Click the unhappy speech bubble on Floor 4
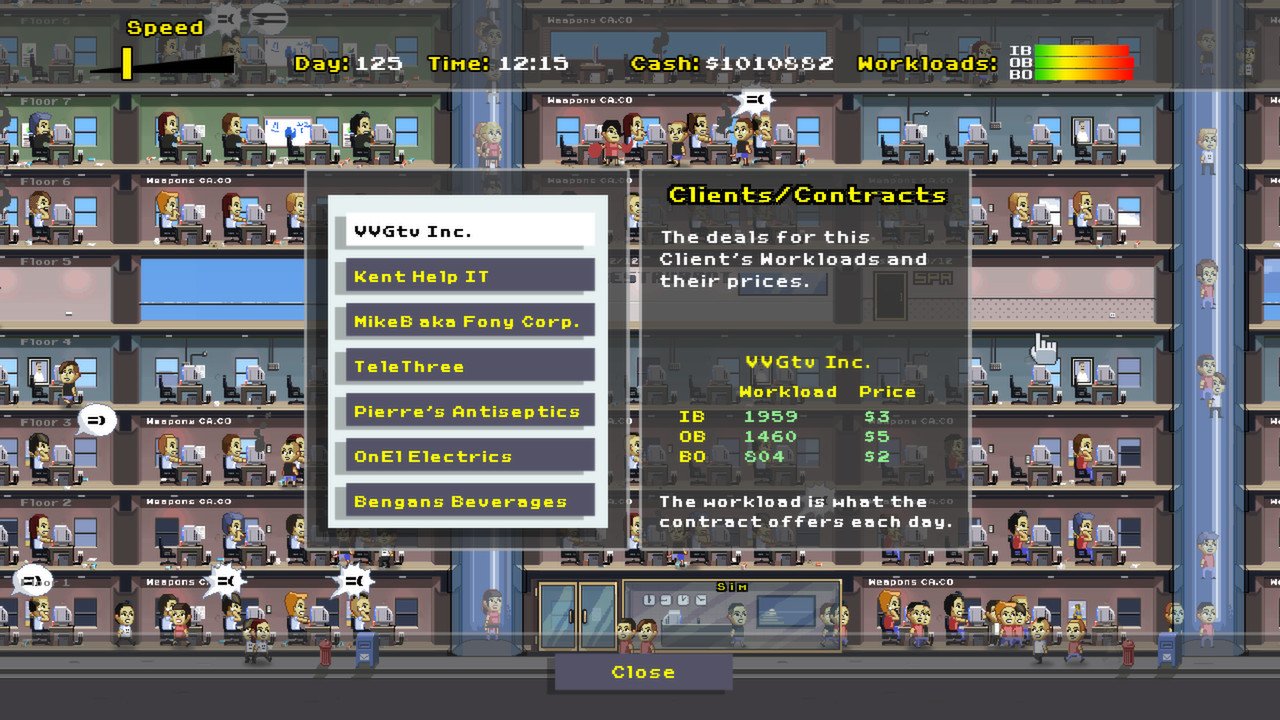This screenshot has height=720, width=1280. pos(95,421)
